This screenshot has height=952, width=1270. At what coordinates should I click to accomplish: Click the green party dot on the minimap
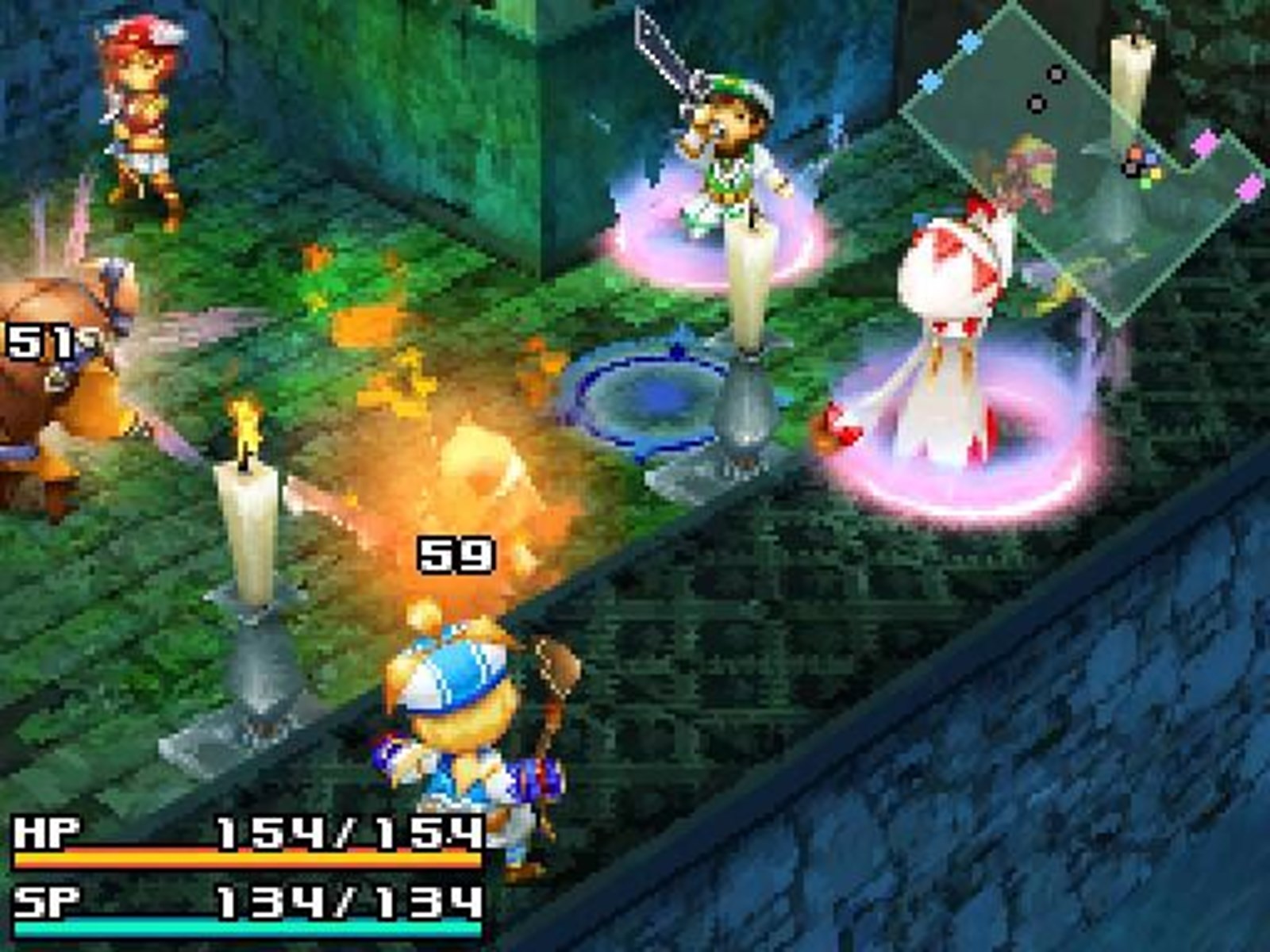coord(1145,184)
